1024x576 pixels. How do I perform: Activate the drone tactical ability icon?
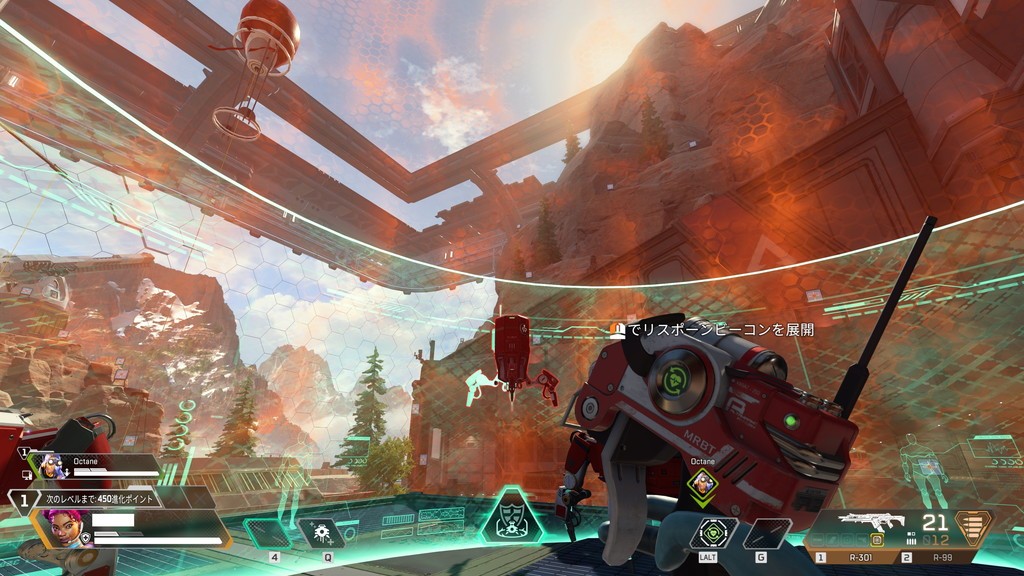[x=322, y=532]
